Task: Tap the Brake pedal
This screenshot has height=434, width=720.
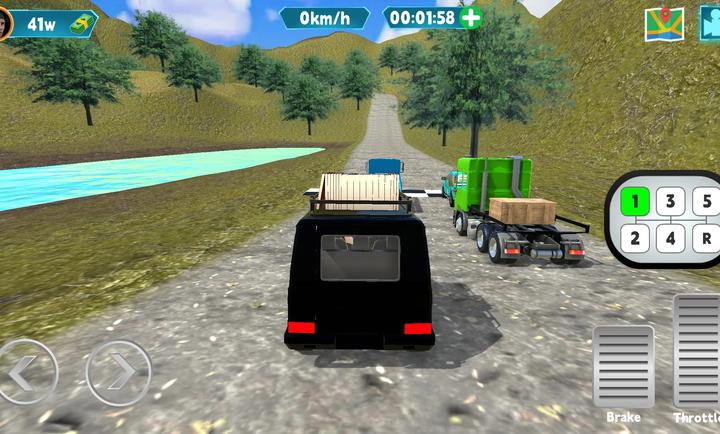Action: 623,366
